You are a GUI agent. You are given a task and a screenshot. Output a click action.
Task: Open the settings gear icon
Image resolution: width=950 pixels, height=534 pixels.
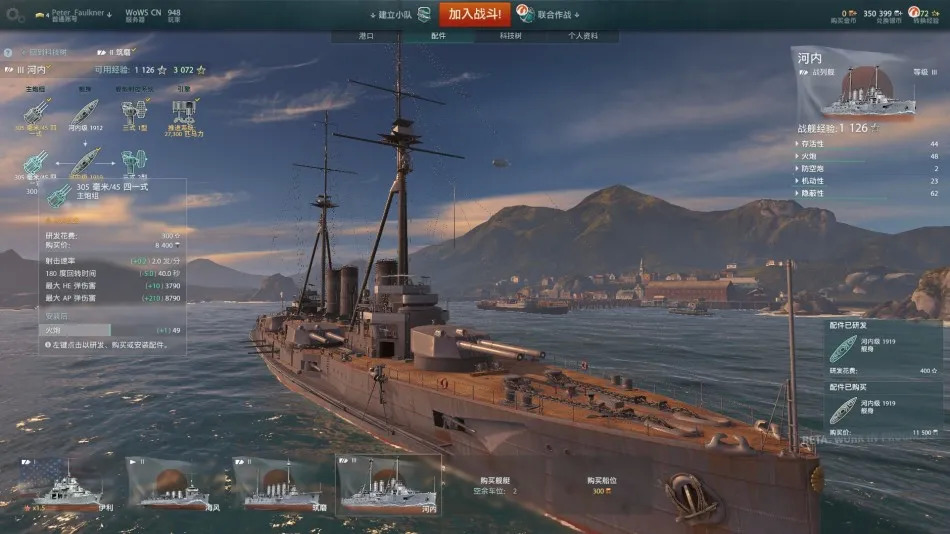(x=15, y=16)
